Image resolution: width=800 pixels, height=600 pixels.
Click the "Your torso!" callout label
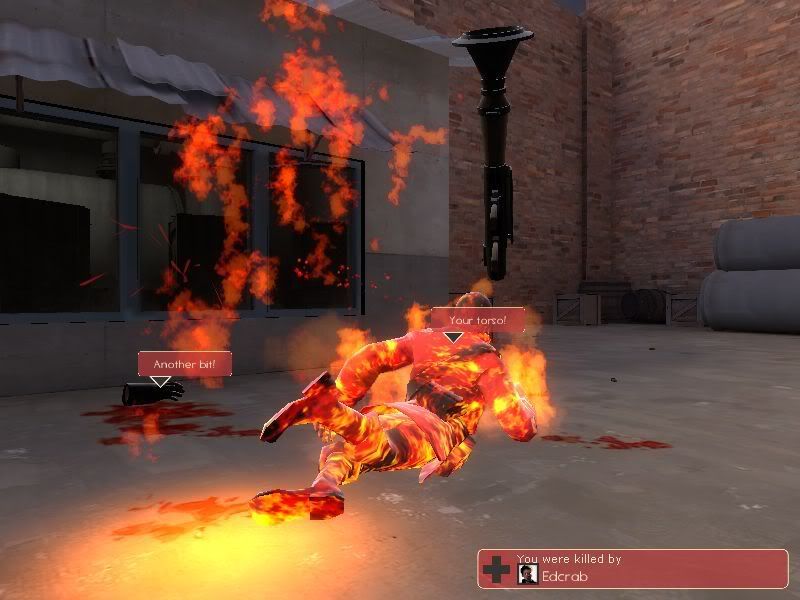(472, 320)
